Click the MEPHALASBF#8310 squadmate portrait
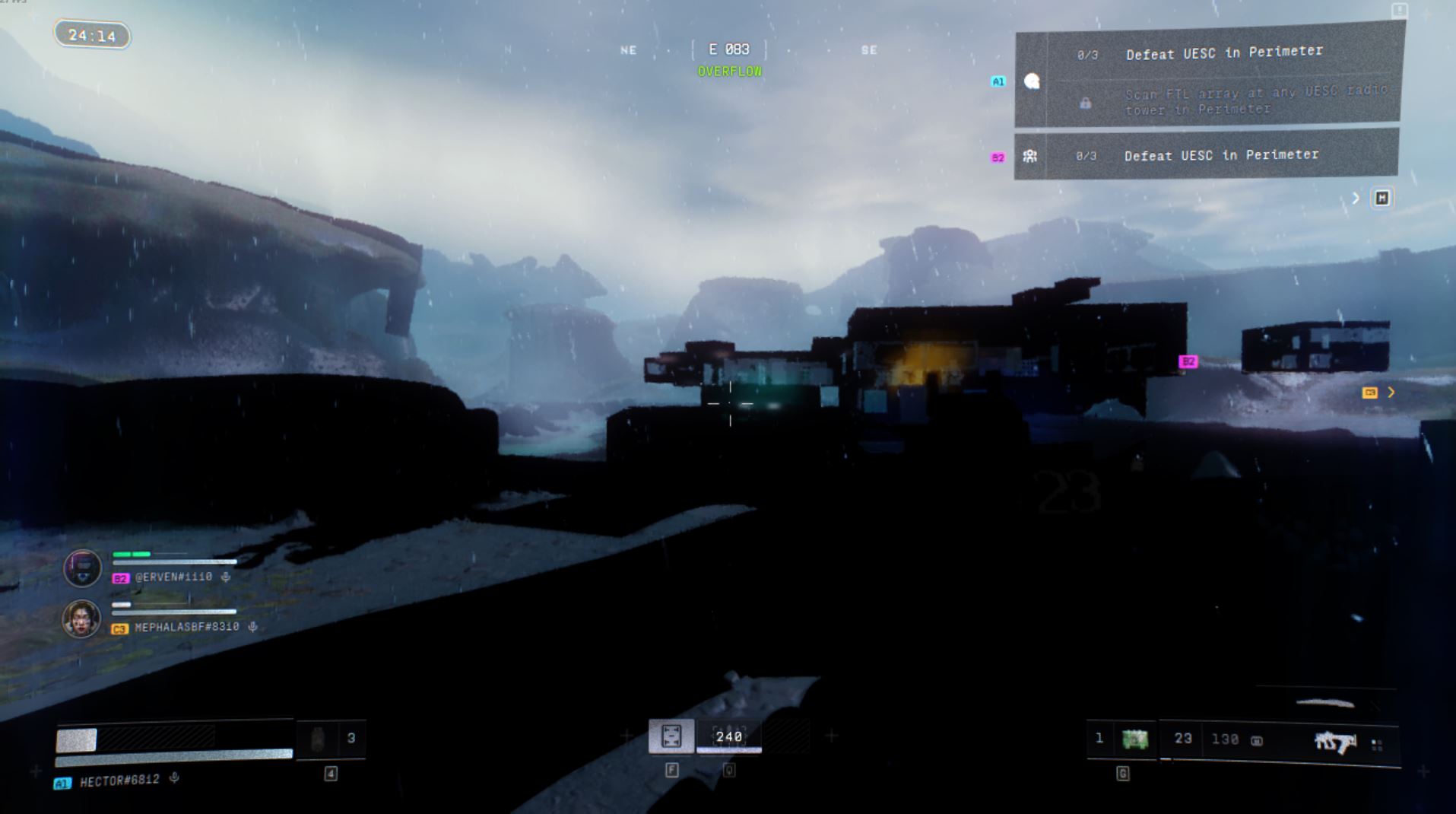The width and height of the screenshot is (1456, 814). pyautogui.click(x=82, y=618)
